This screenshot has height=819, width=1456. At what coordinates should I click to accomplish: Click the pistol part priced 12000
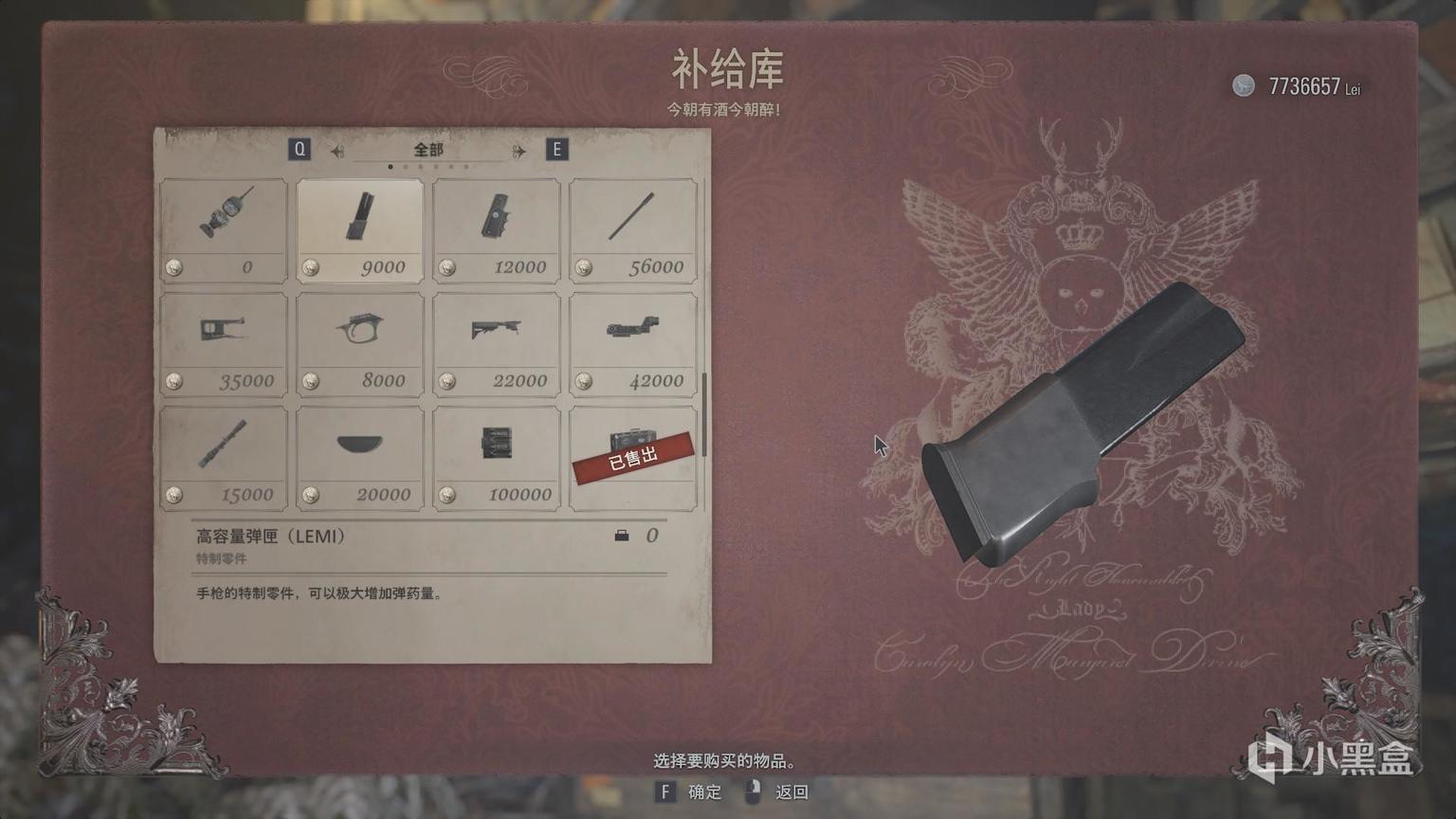(x=496, y=227)
